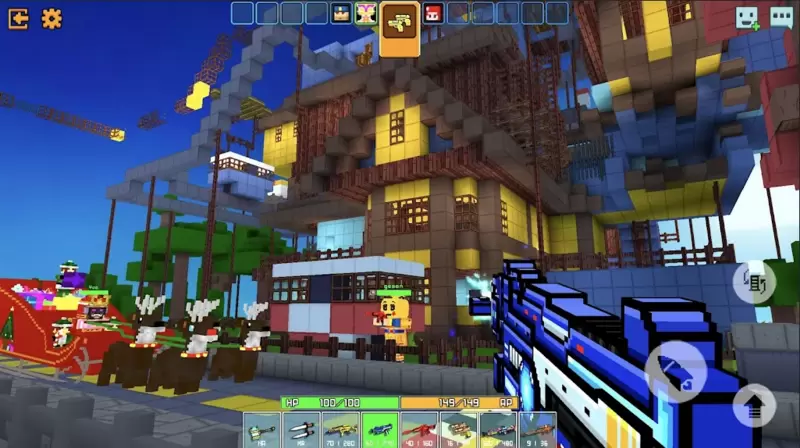
Task: Switch to the red gun slot
Action: 419,428
